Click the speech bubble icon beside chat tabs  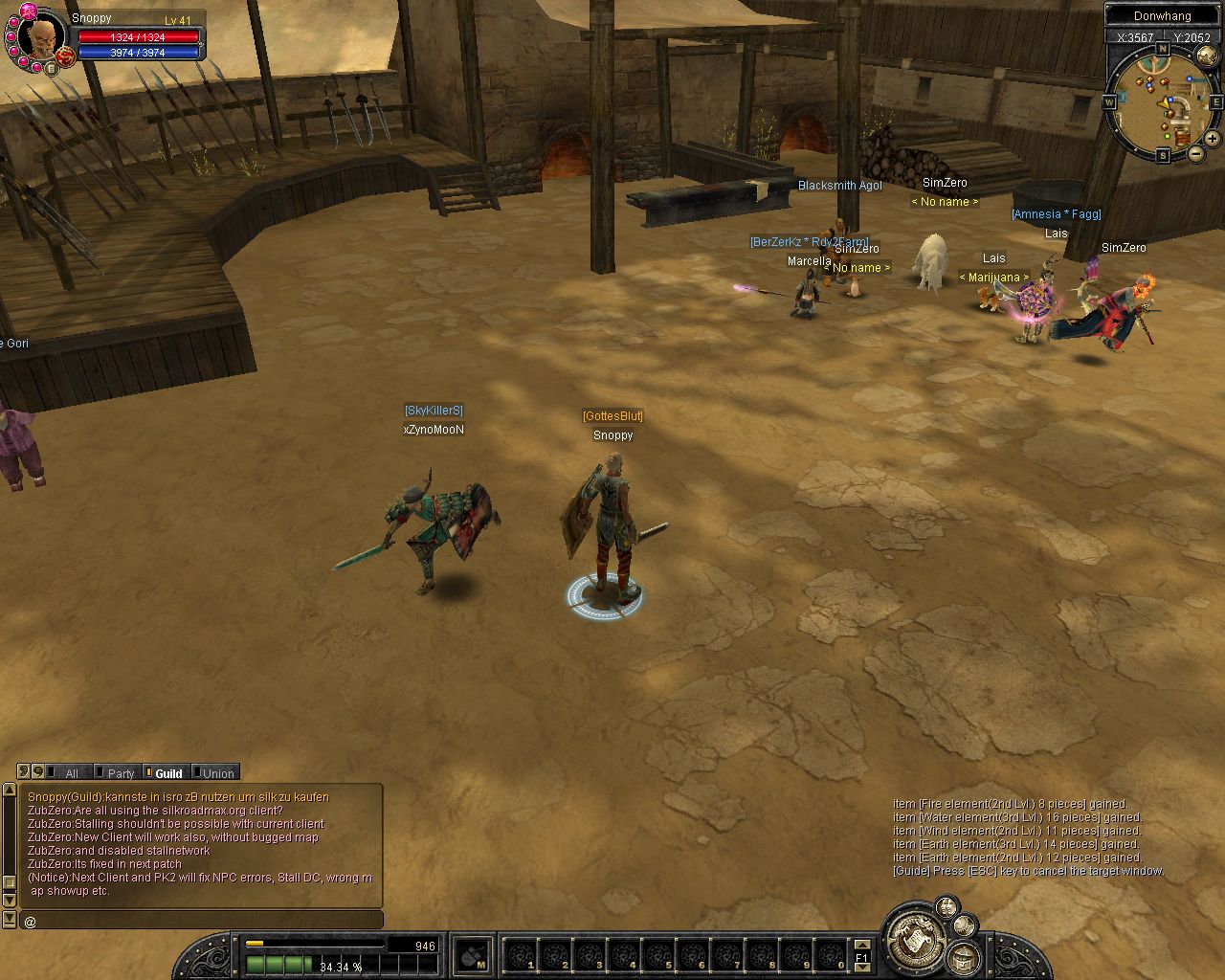[38, 771]
